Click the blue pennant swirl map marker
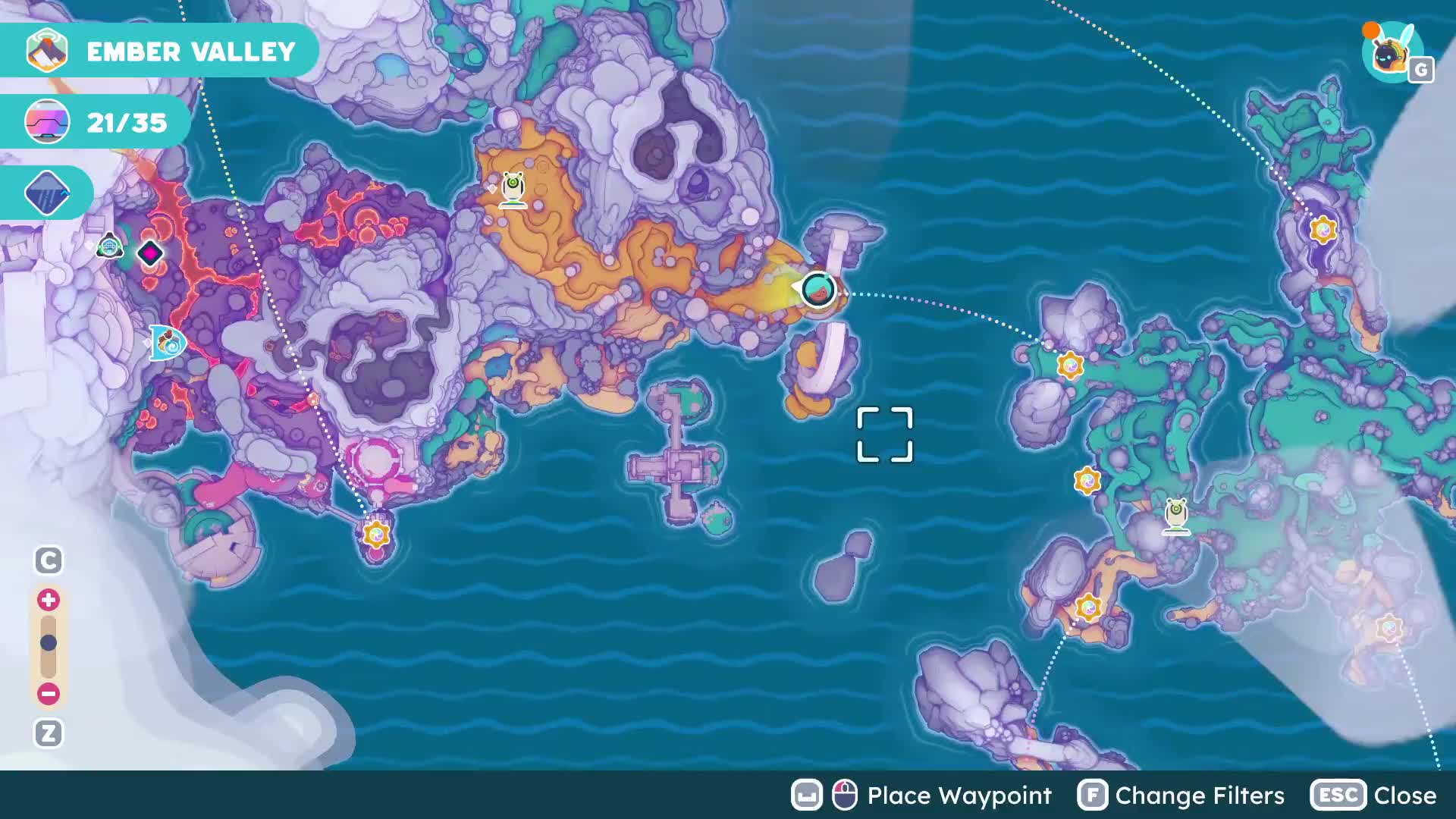The image size is (1456, 819). (x=168, y=343)
